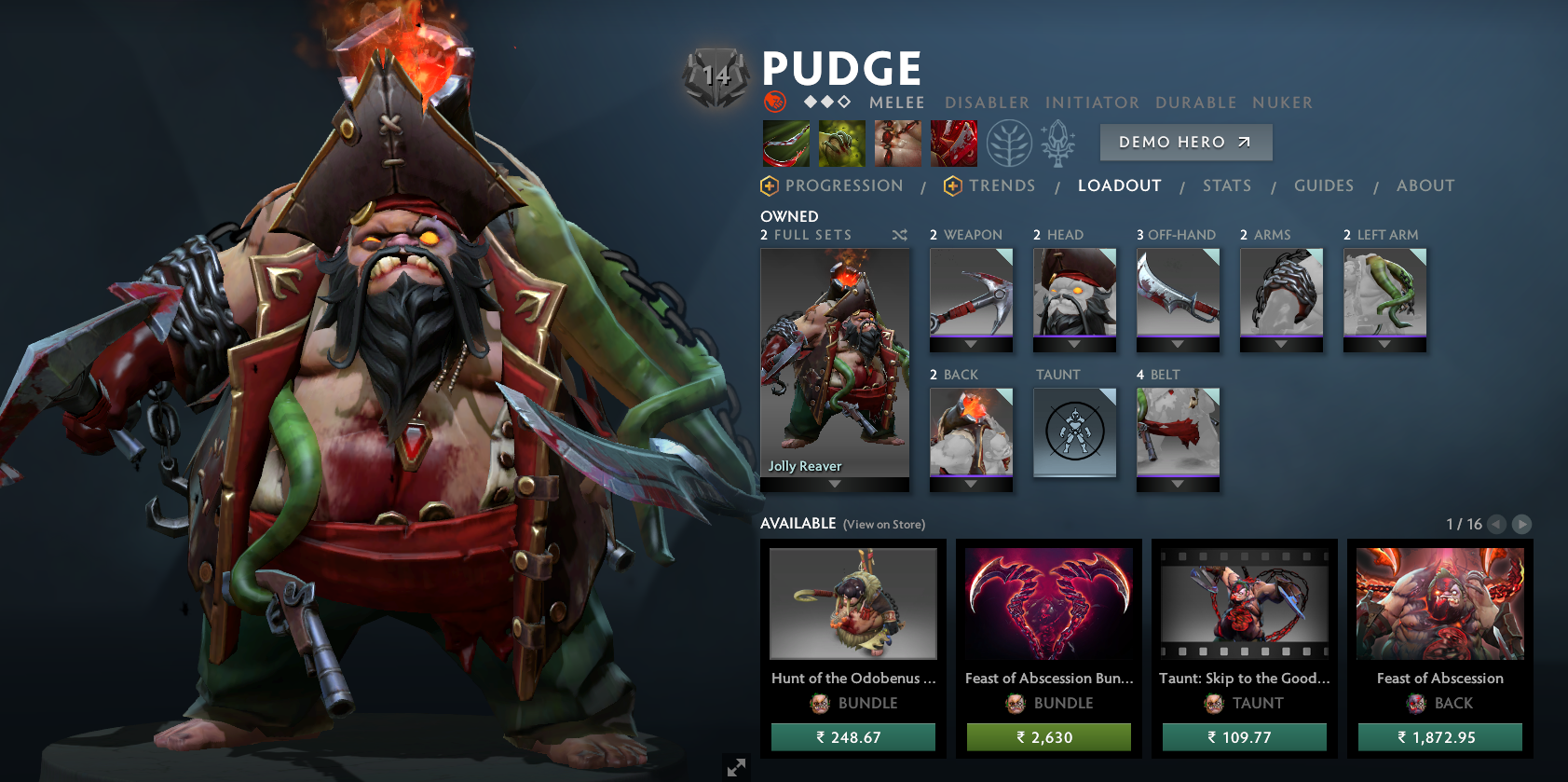The height and width of the screenshot is (782, 1568).
Task: Switch to the STATS tab
Action: click(1227, 185)
